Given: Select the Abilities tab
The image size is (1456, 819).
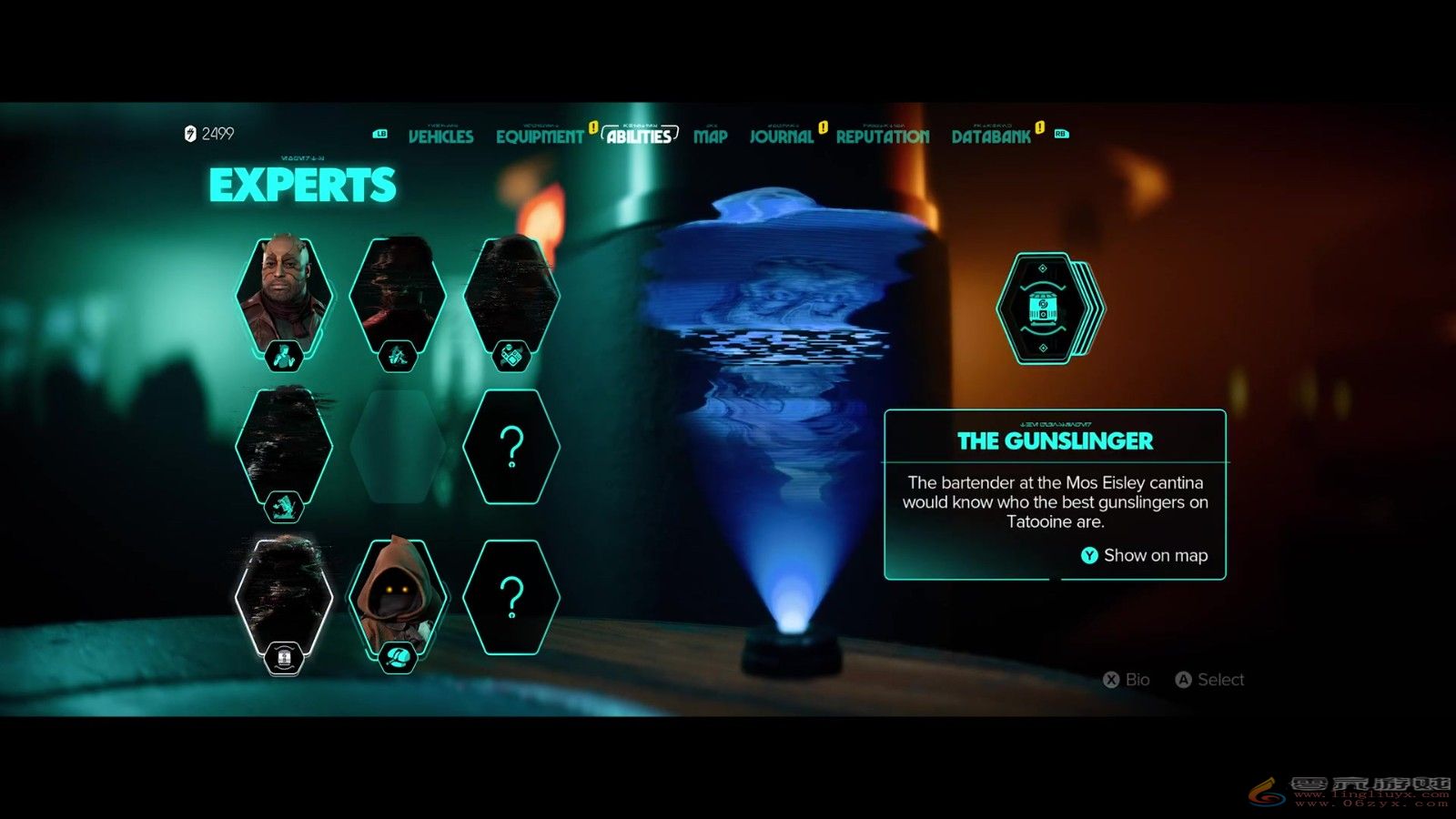Looking at the screenshot, I should (x=639, y=136).
